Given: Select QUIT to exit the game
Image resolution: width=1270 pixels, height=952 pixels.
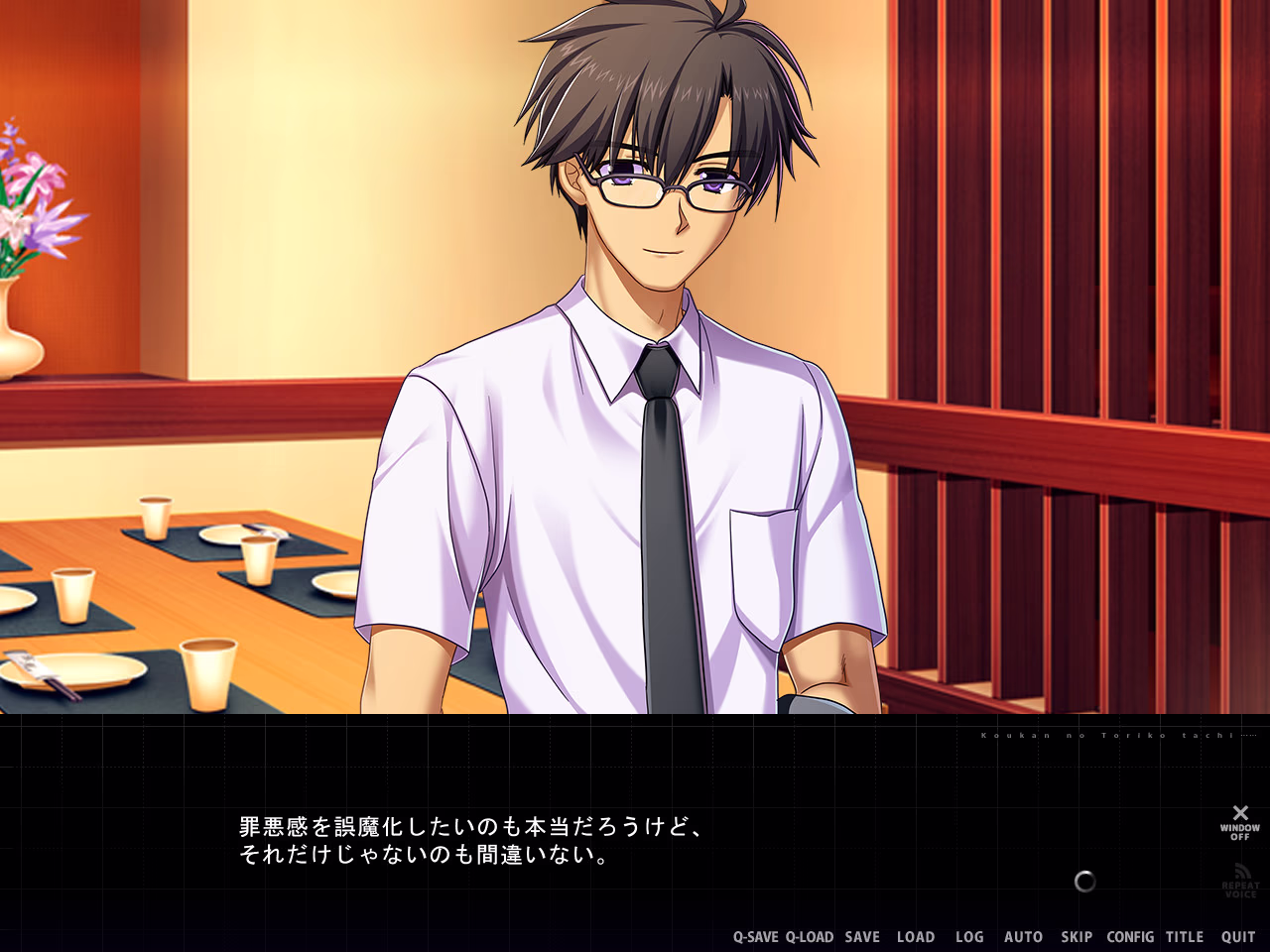Looking at the screenshot, I should pos(1238,937).
